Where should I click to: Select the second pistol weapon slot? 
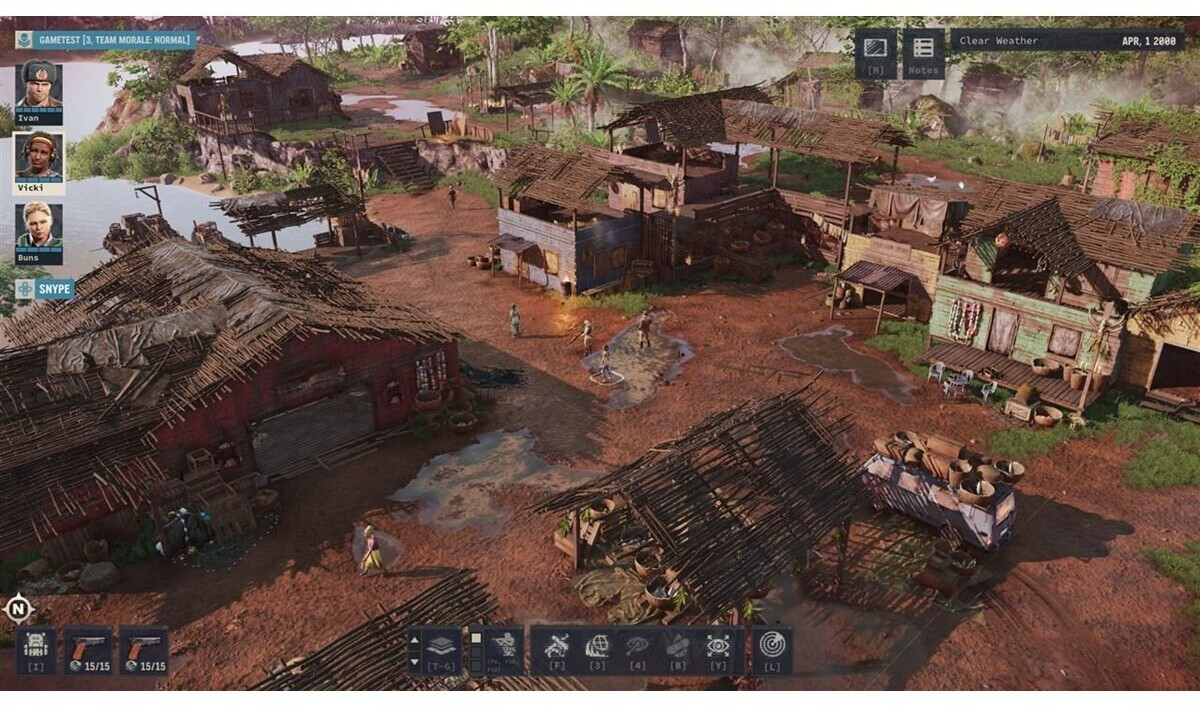pos(143,650)
